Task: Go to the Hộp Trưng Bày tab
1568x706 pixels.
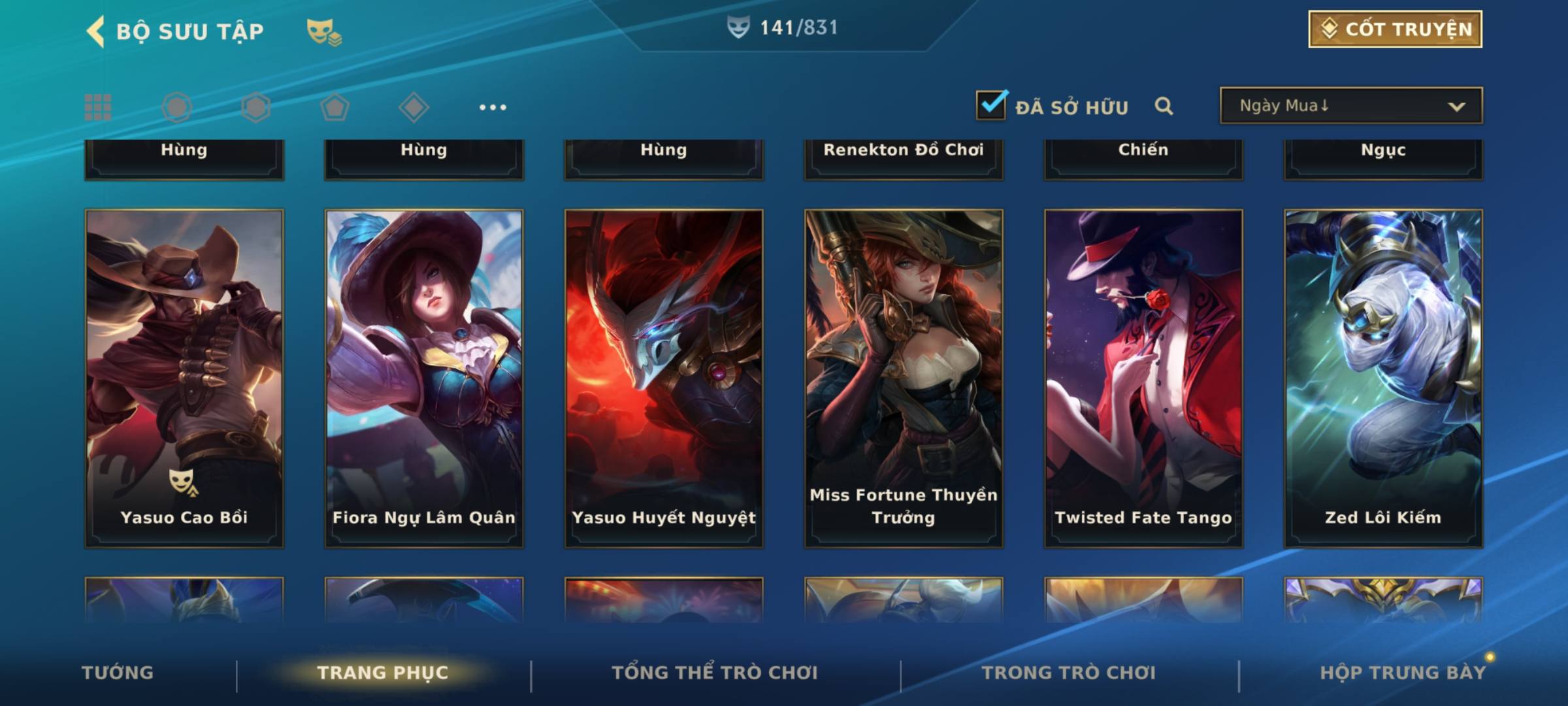Action: click(x=1403, y=673)
